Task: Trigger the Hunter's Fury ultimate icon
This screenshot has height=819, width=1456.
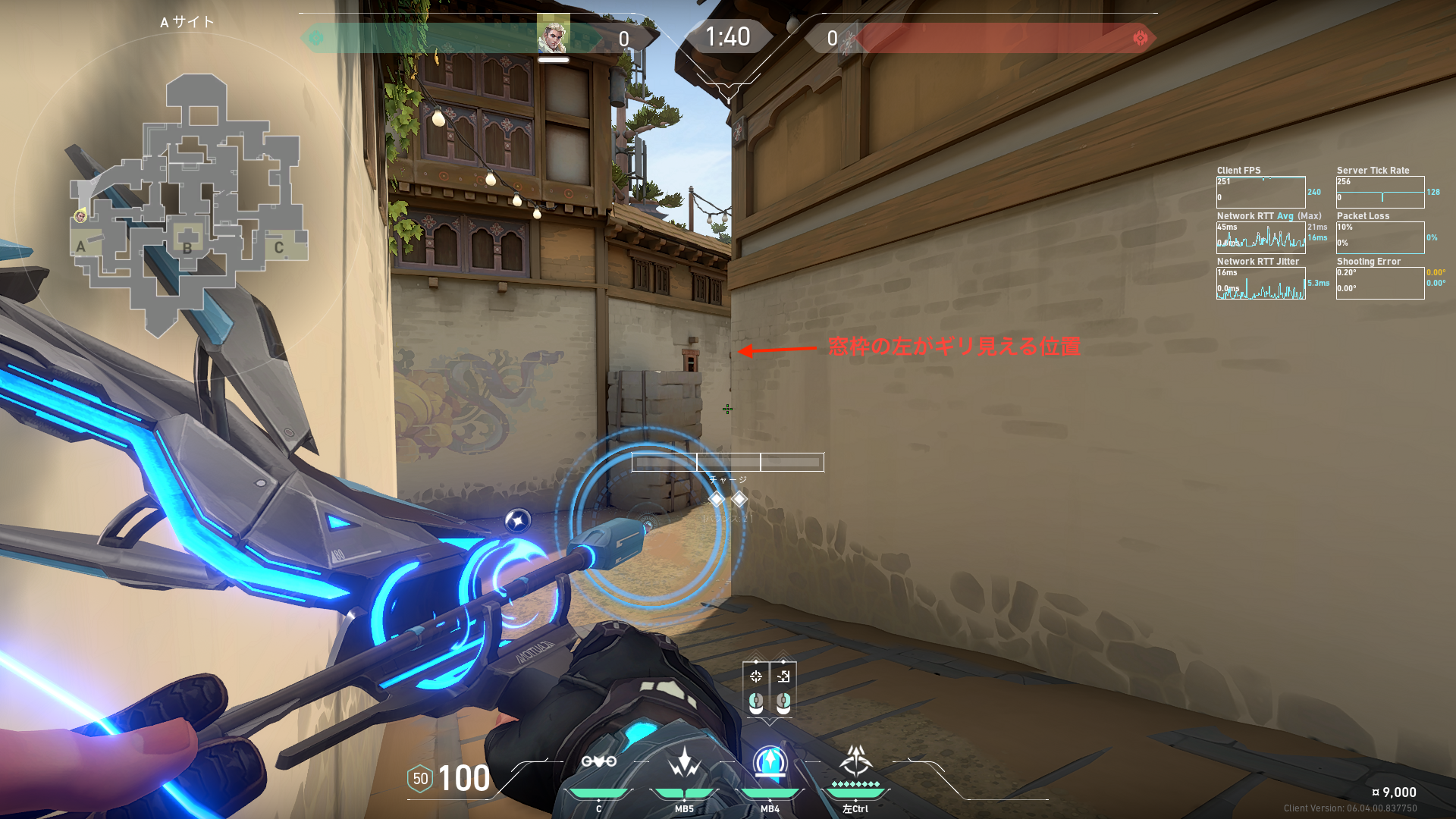Action: click(855, 761)
